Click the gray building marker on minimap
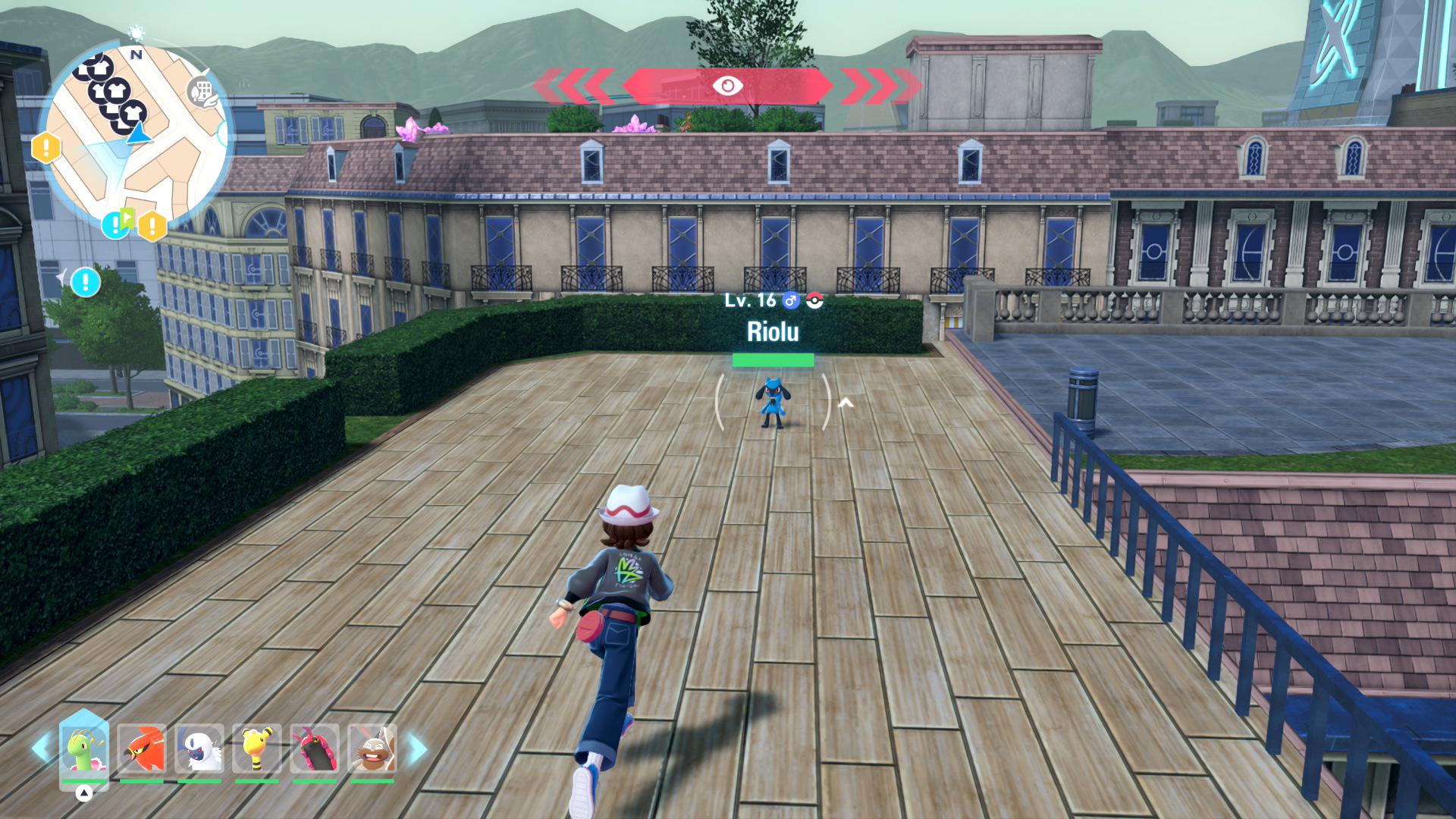This screenshot has width=1456, height=819. (x=202, y=93)
